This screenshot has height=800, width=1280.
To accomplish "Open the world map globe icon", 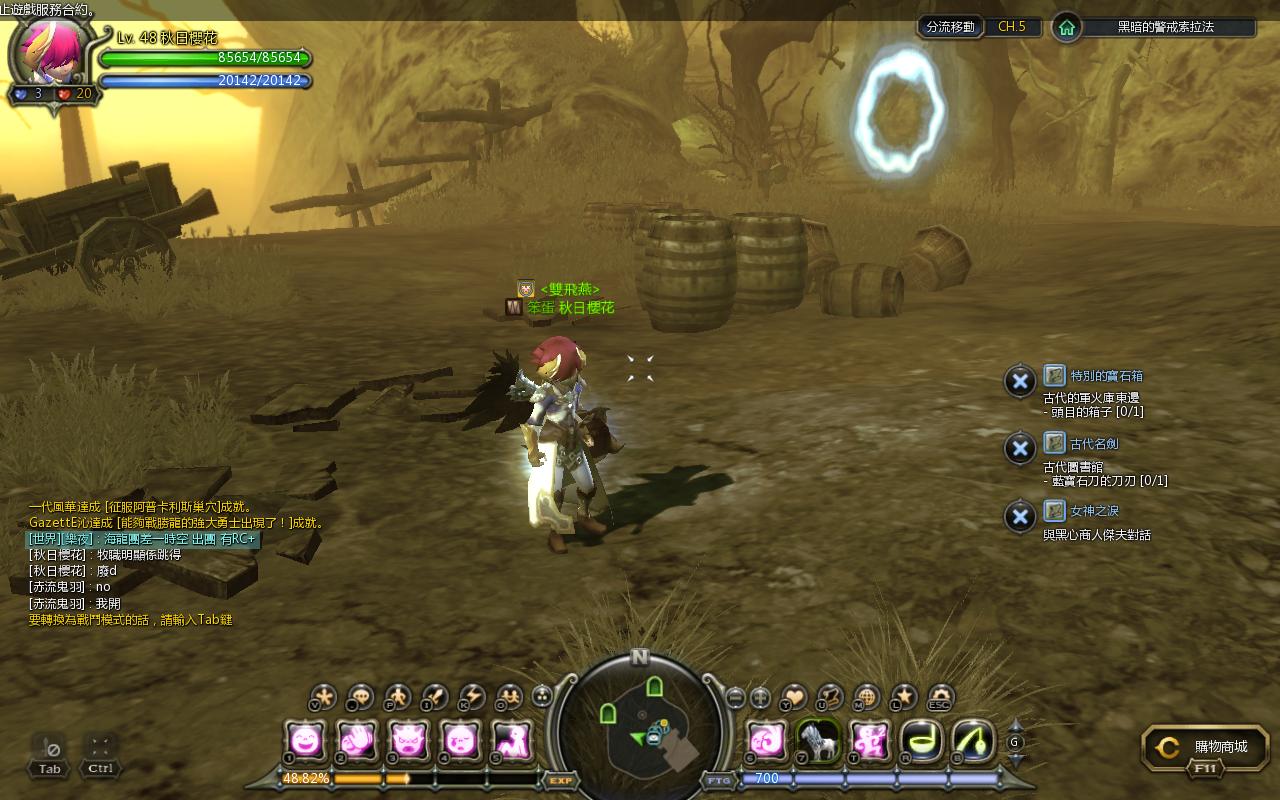I will [x=867, y=696].
